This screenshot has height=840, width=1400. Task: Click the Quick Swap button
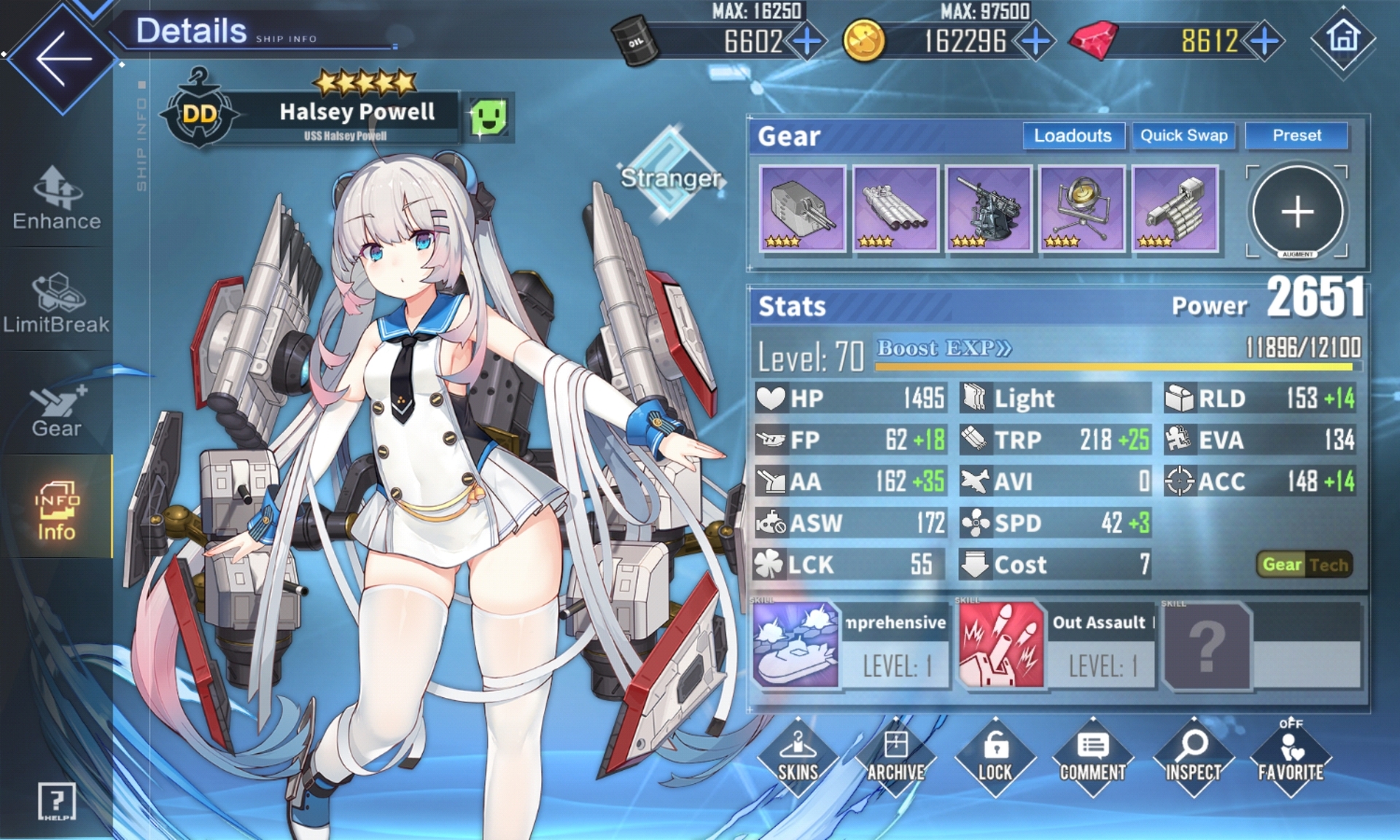click(x=1183, y=136)
